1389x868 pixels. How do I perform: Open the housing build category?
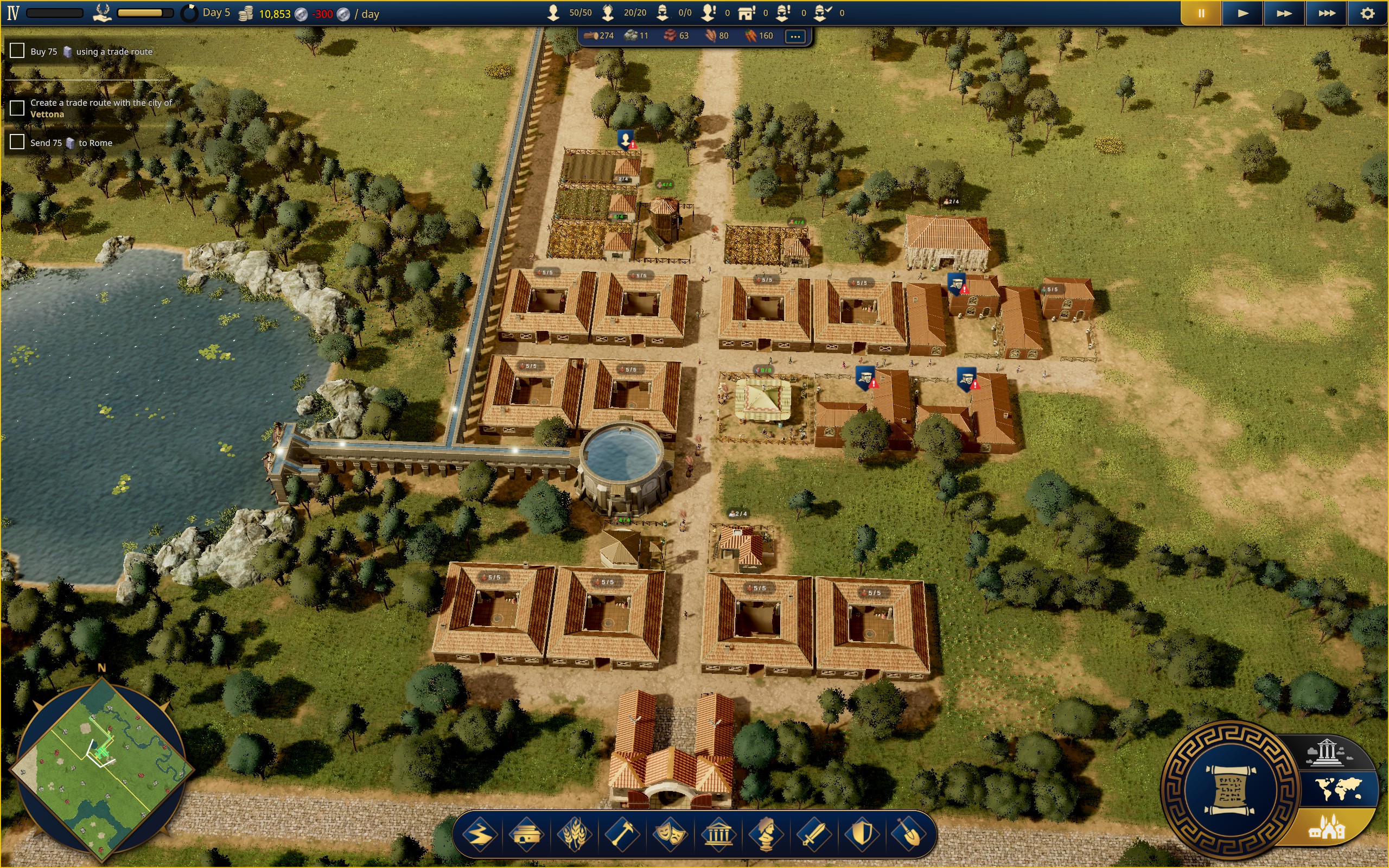coord(526,834)
